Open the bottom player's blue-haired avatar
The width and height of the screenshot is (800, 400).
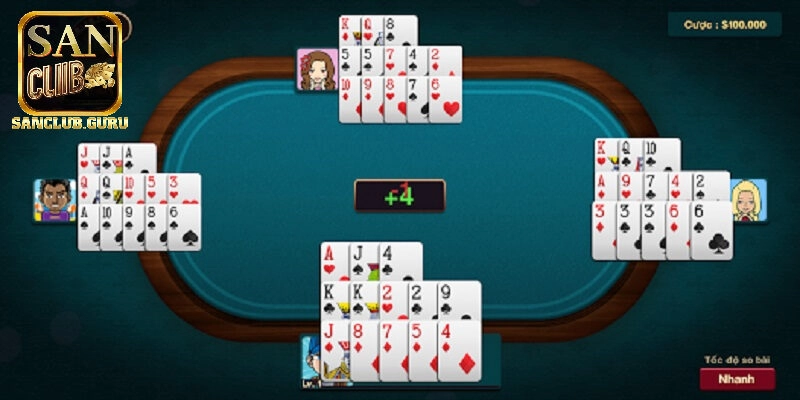(x=313, y=360)
